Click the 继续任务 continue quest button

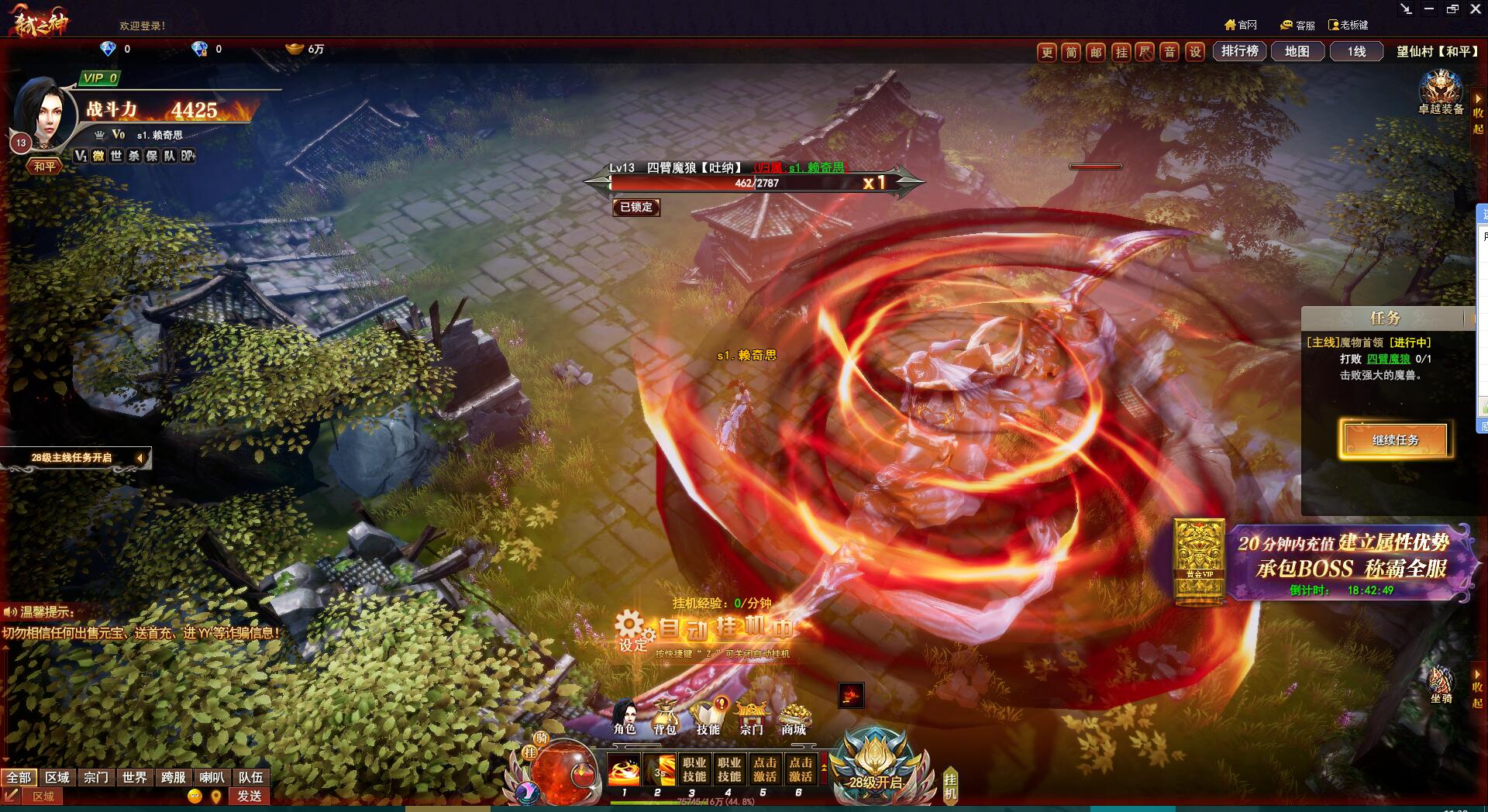pos(1395,440)
